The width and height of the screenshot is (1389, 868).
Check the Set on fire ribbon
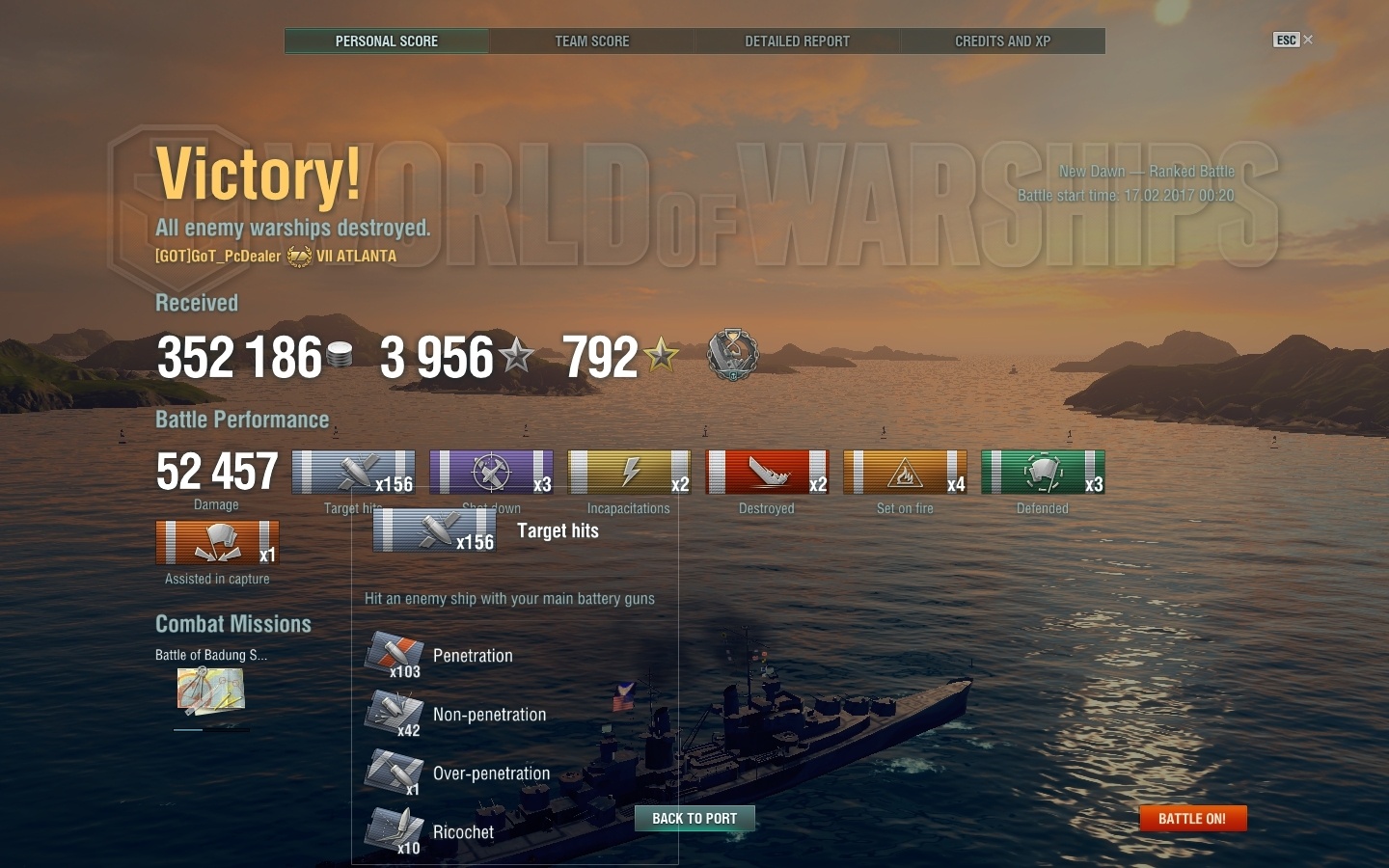(x=905, y=473)
